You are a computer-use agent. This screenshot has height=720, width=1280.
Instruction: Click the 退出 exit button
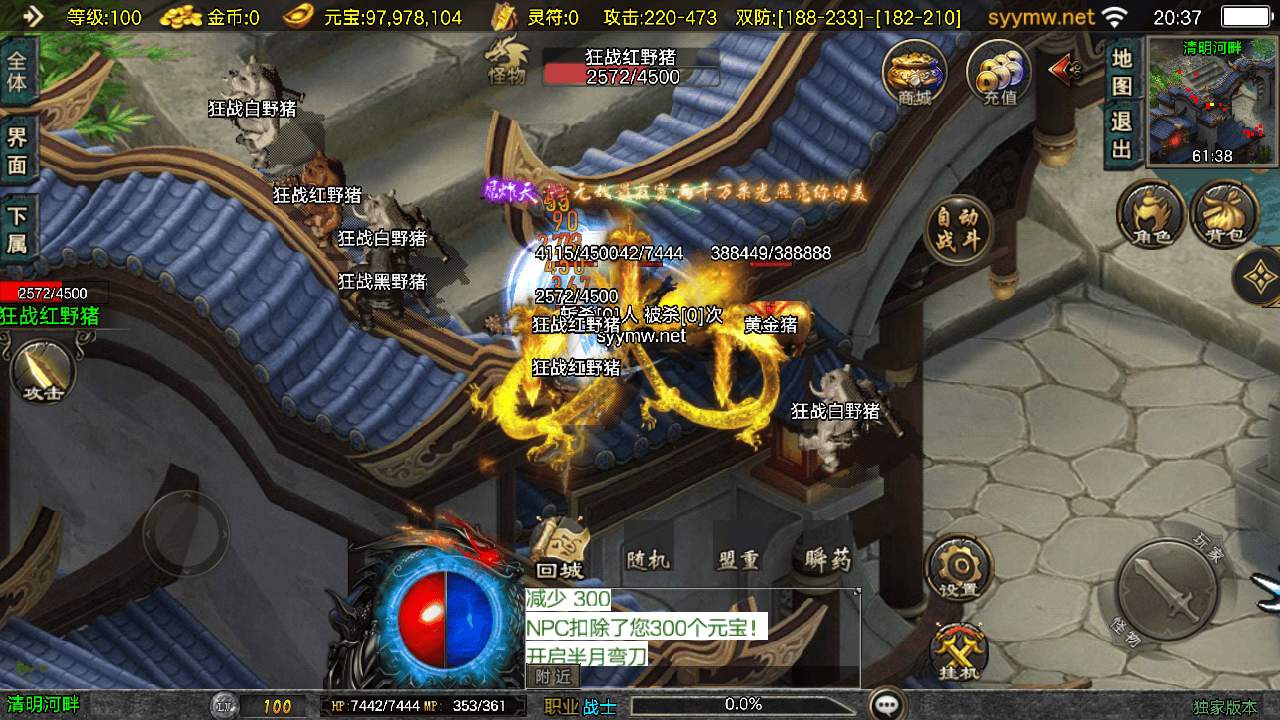point(1122,135)
